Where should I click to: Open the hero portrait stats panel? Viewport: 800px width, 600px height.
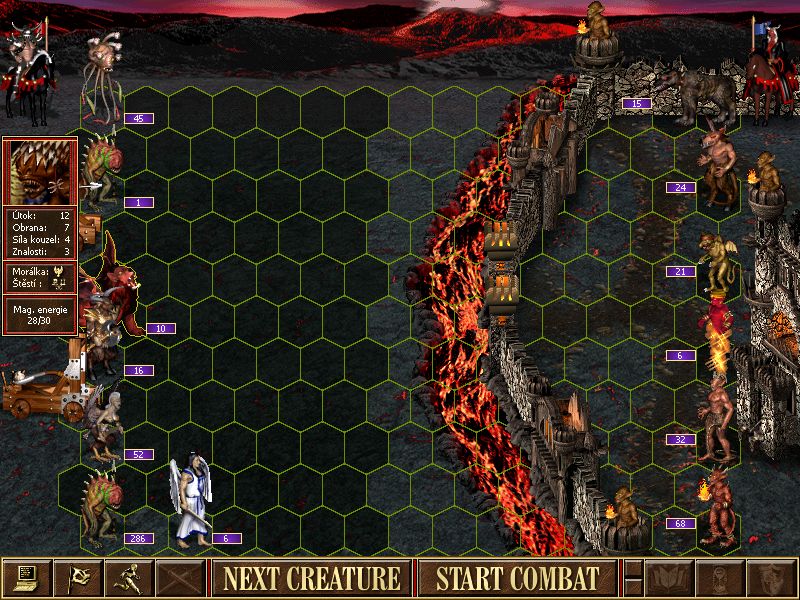pos(39,172)
